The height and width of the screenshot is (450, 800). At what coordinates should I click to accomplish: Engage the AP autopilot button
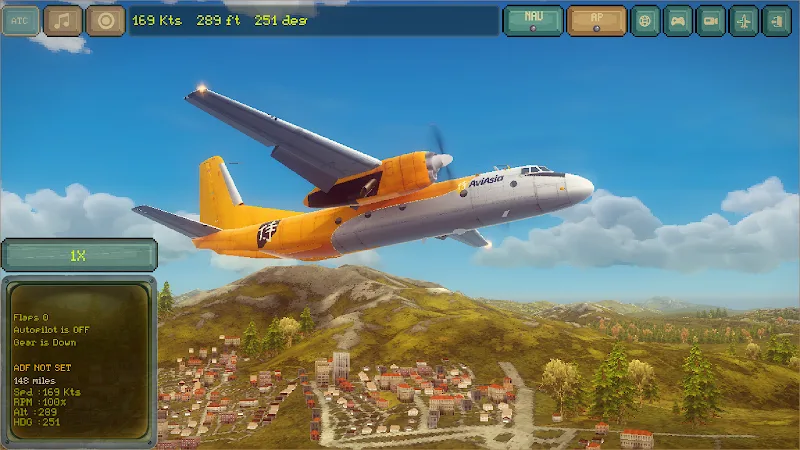(x=596, y=20)
